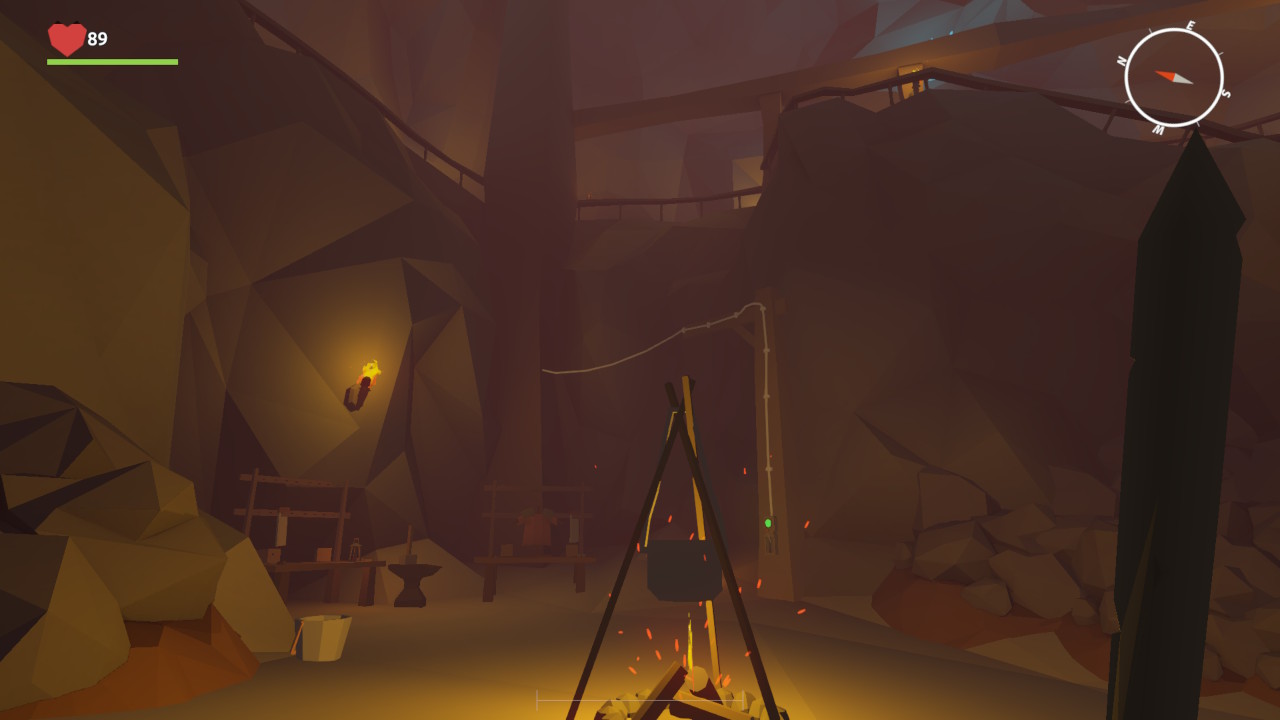Image resolution: width=1280 pixels, height=720 pixels.
Task: Toggle the torch mounted on the left wall
Action: pos(367,379)
